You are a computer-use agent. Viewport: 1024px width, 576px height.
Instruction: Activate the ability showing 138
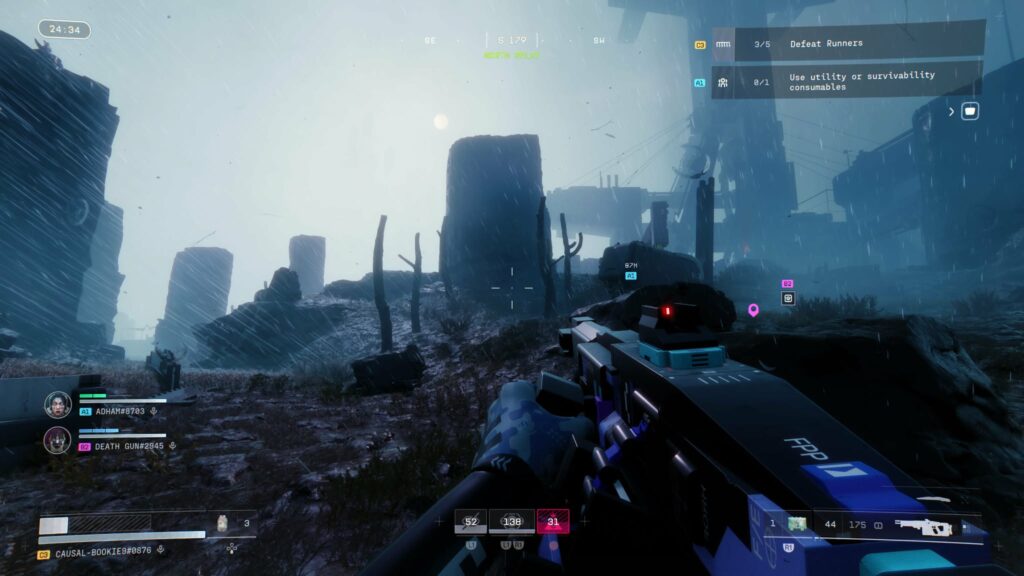click(x=514, y=521)
